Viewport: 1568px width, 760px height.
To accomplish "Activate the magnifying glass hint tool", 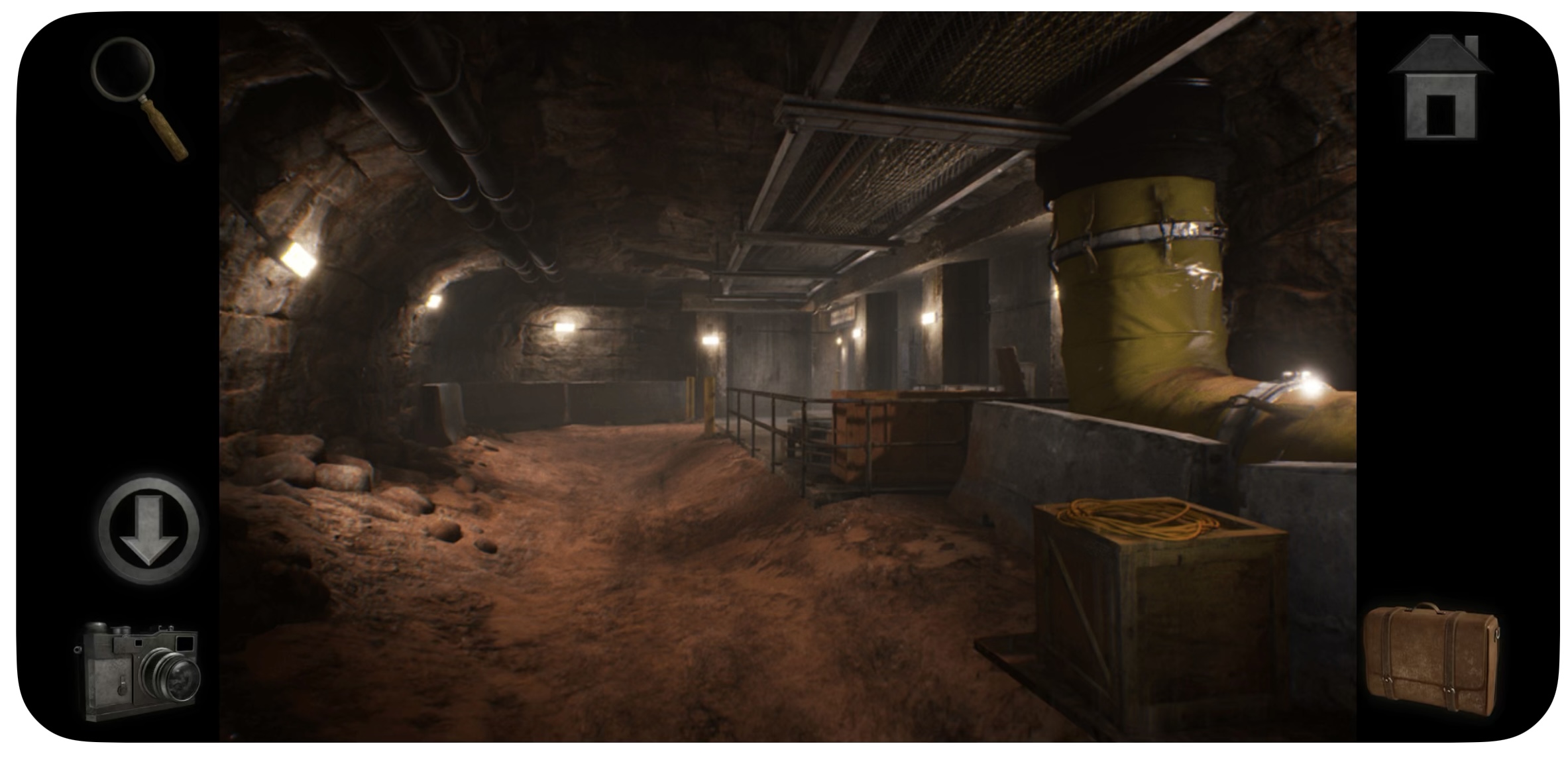I will (x=136, y=93).
